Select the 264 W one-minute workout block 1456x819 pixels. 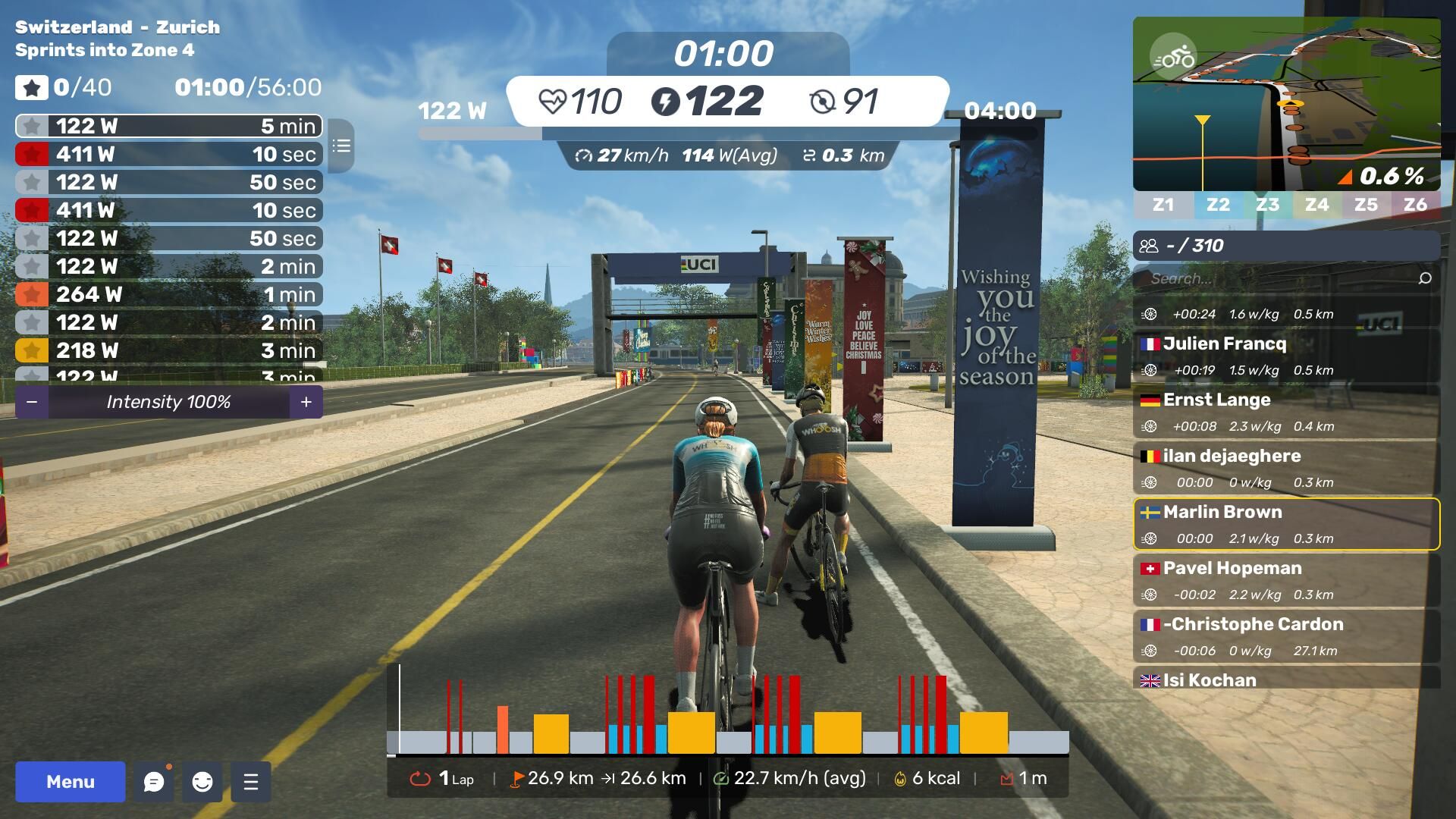(168, 294)
